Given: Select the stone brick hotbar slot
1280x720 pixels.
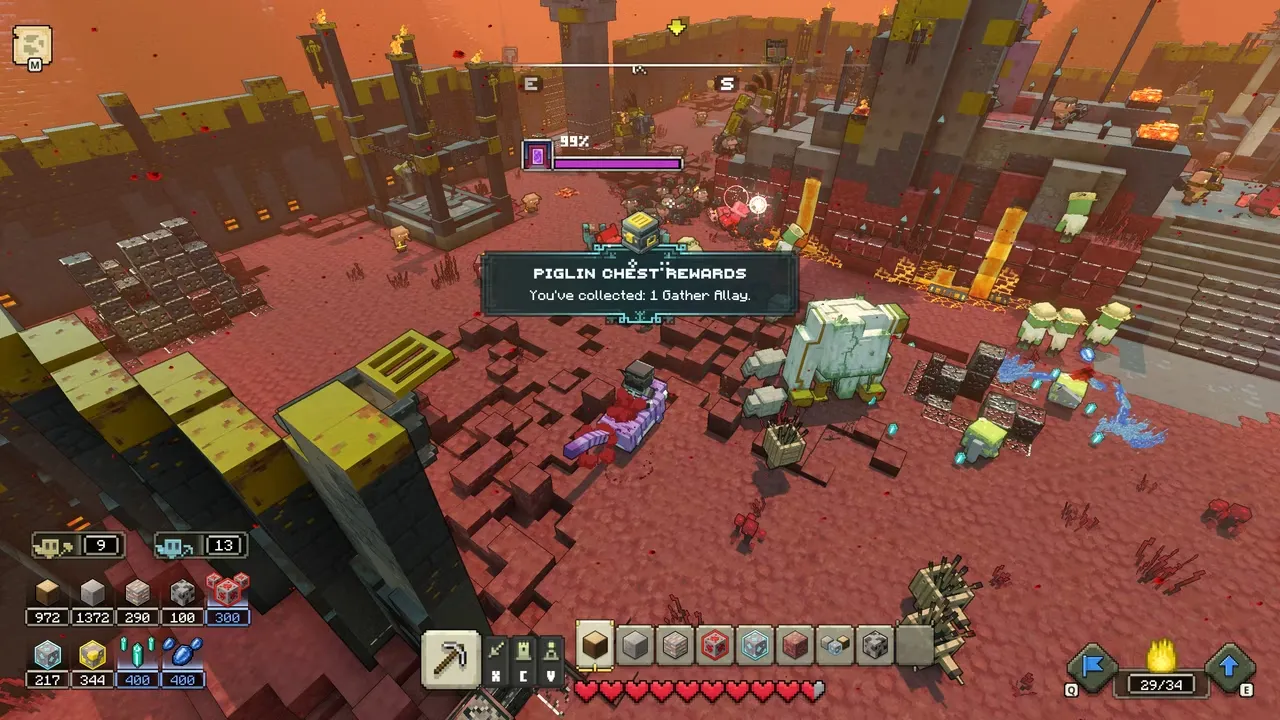Looking at the screenshot, I should tap(676, 646).
